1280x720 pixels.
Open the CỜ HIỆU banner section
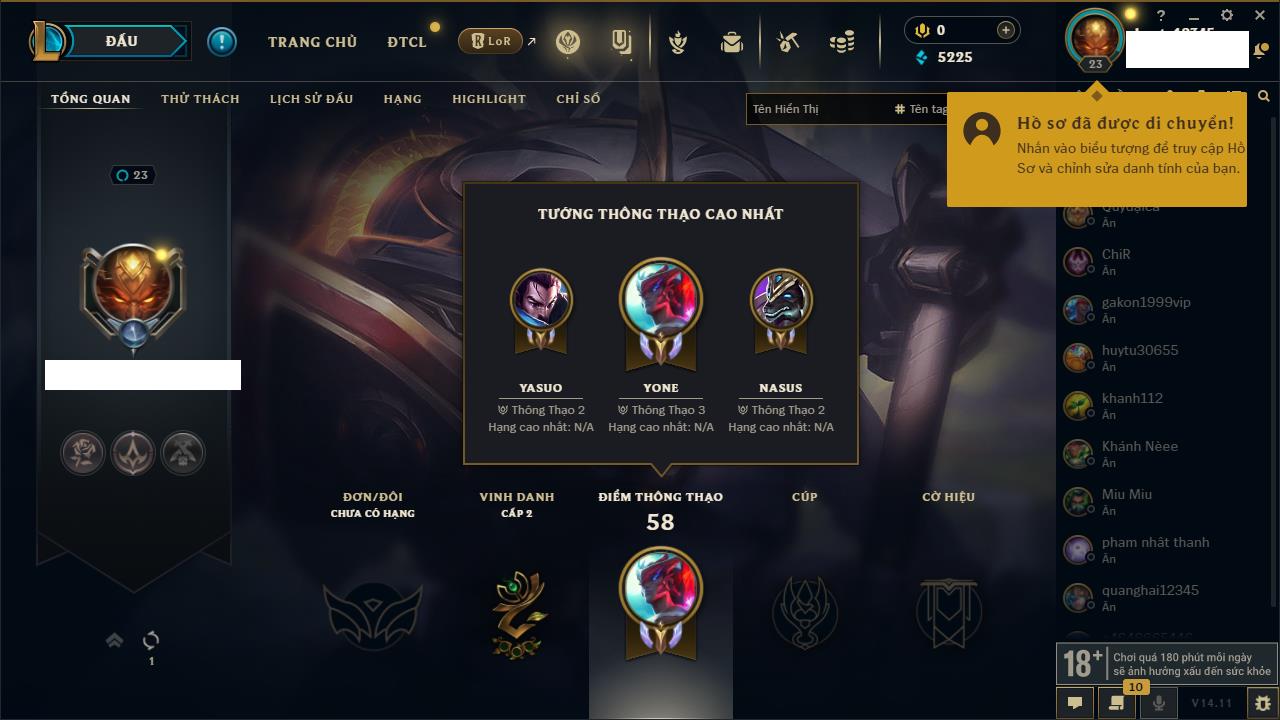(x=948, y=610)
